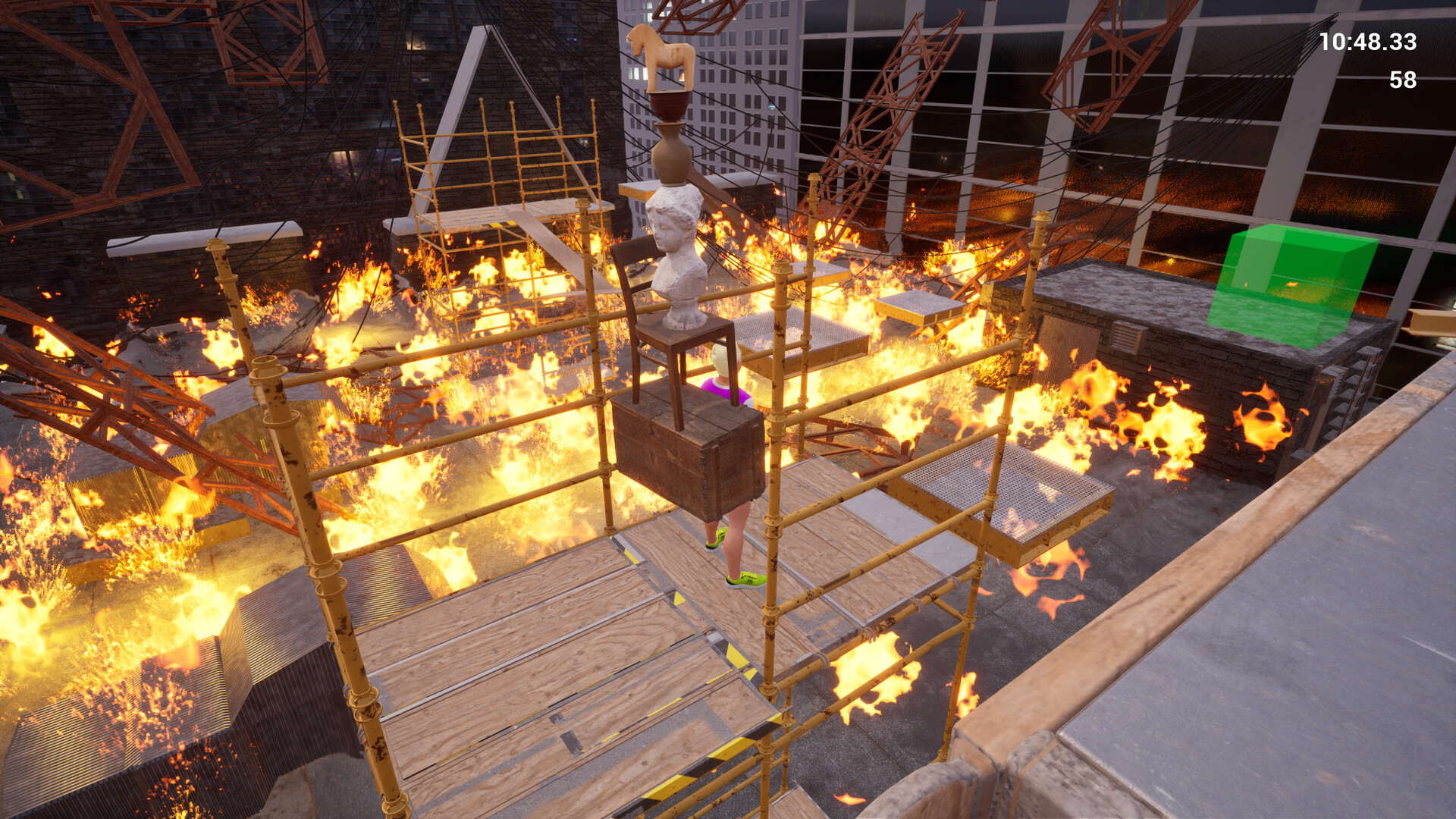Select the counter displaying 58

click(x=1403, y=78)
